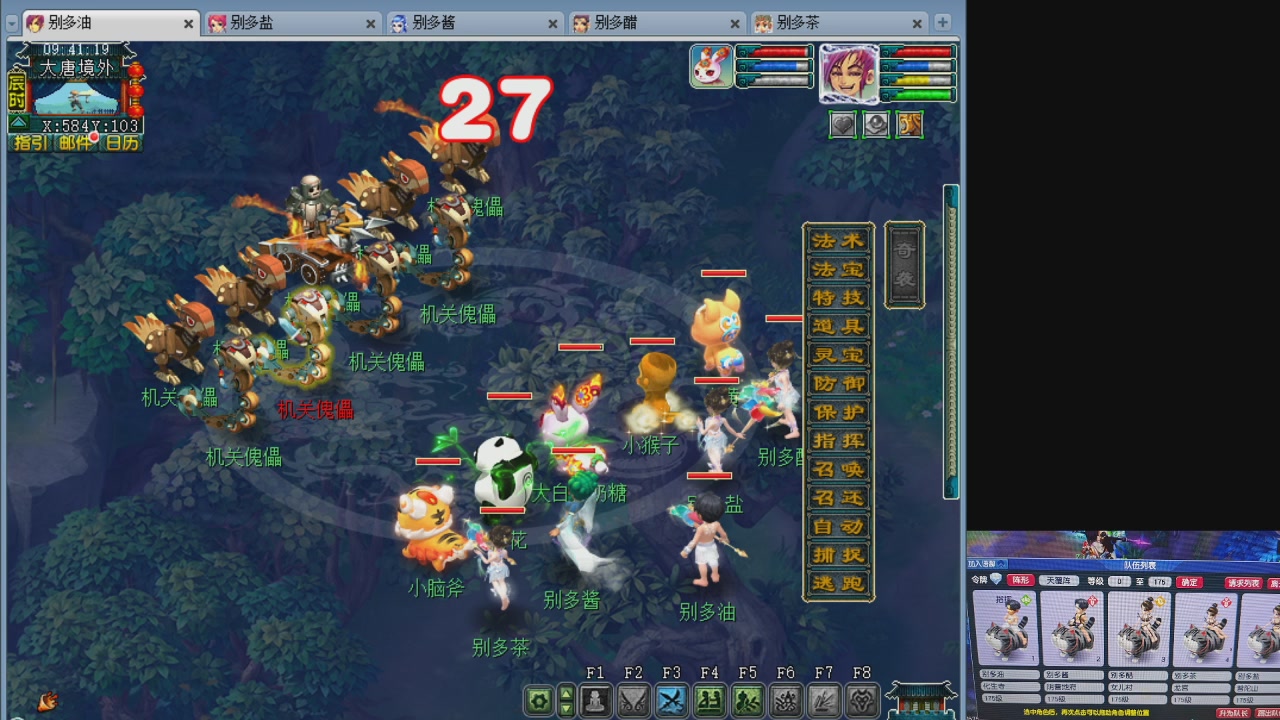Click the pavilion icon at the toolbar's right end

[x=922, y=700]
